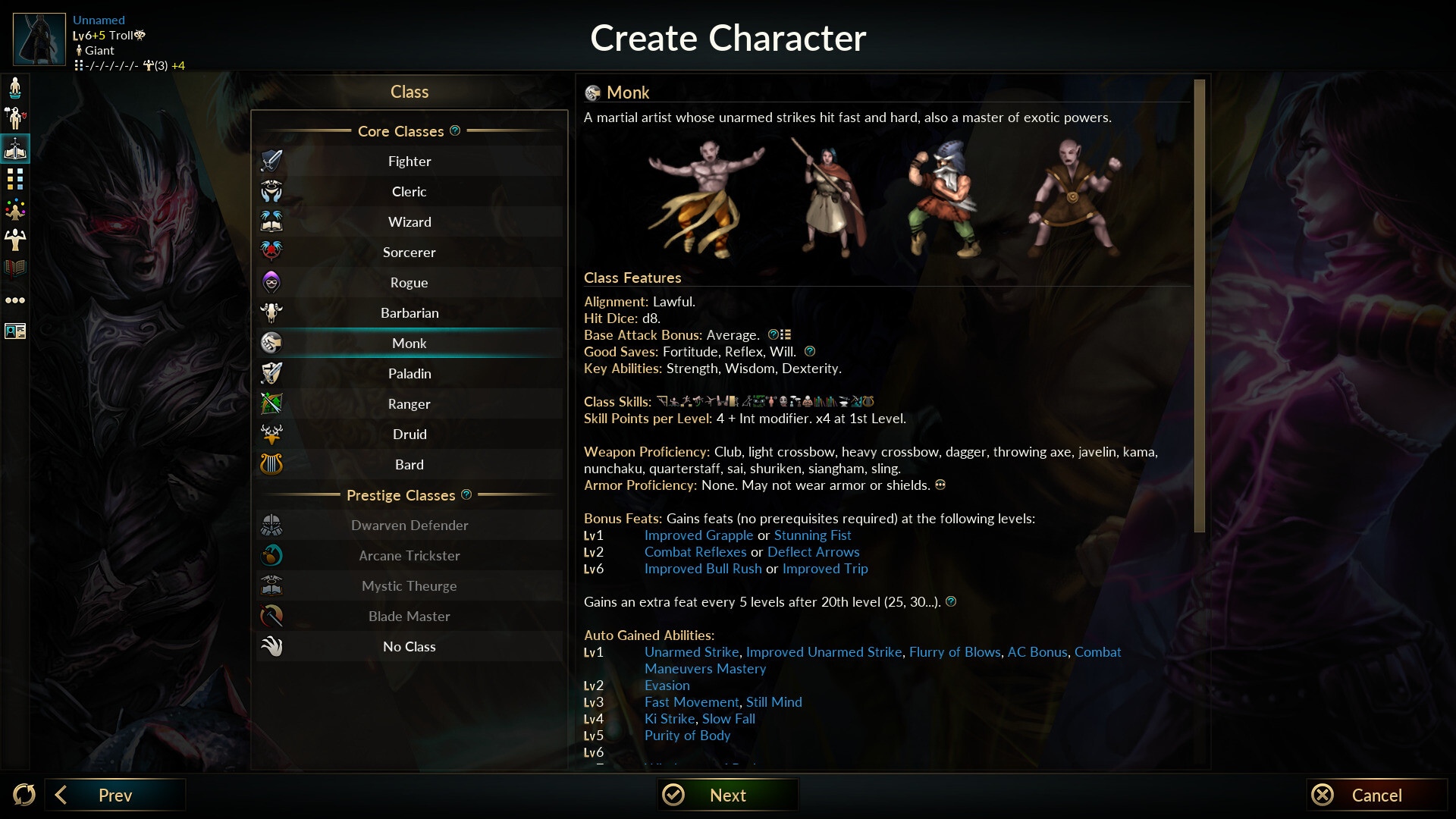Open the ability scores step in the sidebar
This screenshot has height=819, width=1456.
(15, 179)
